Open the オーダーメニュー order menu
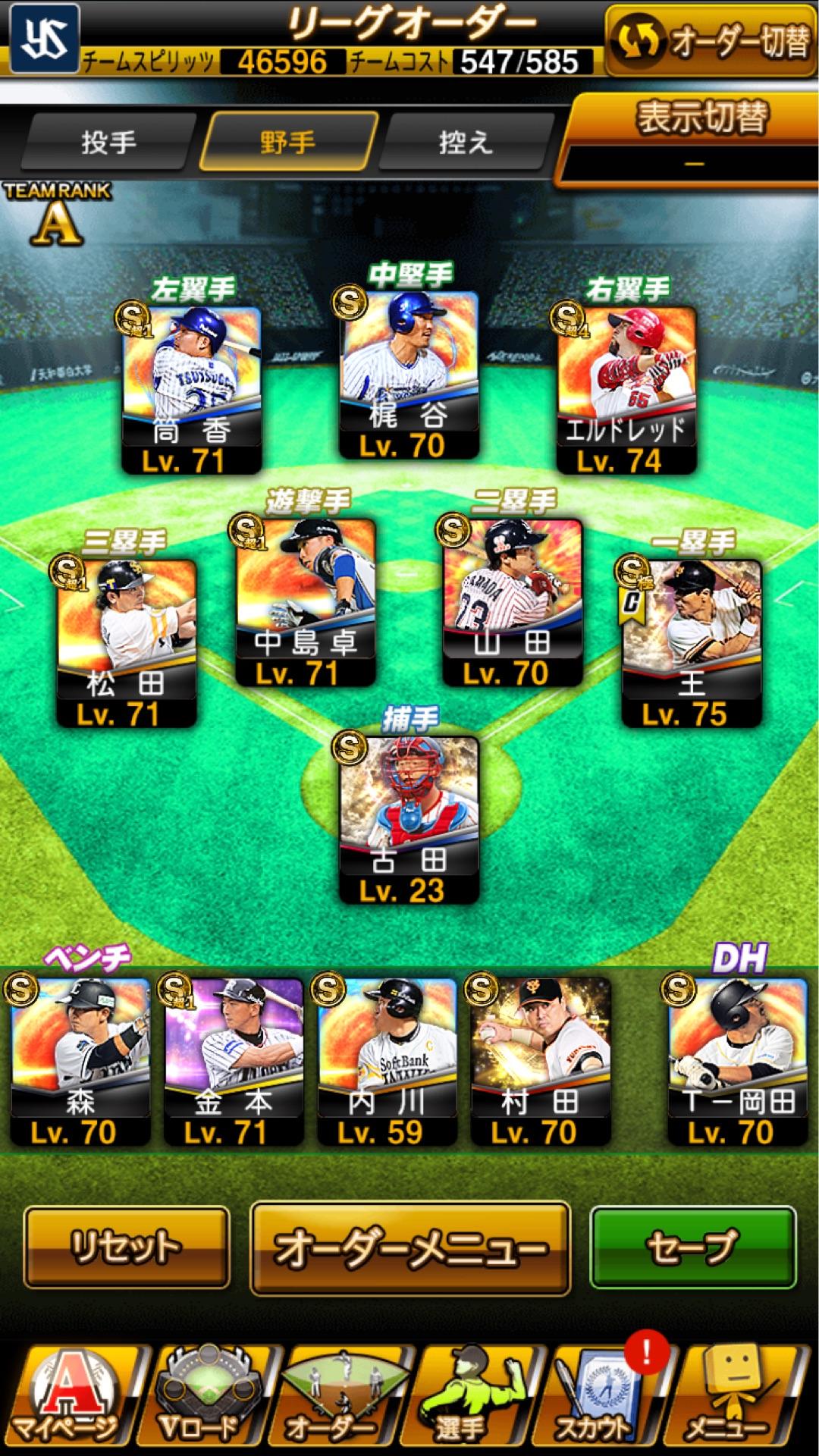The width and height of the screenshot is (819, 1456). coord(409,1247)
